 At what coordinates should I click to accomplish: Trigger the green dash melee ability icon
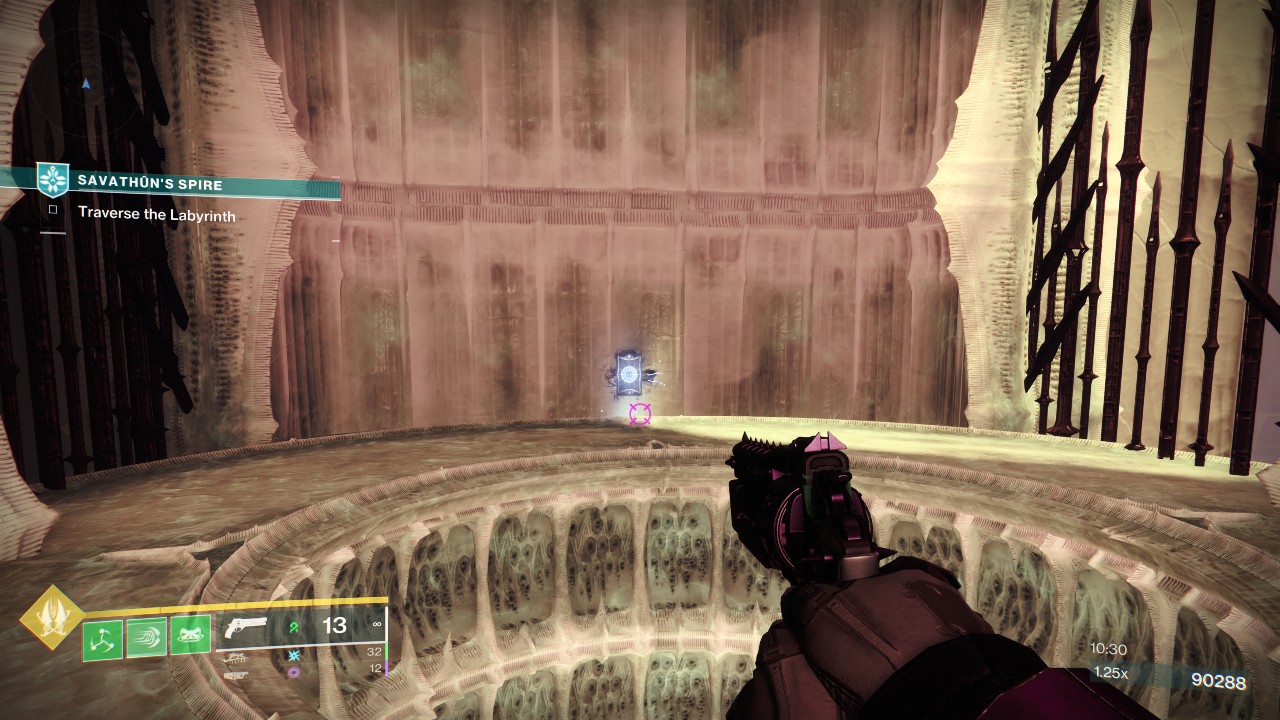point(146,637)
